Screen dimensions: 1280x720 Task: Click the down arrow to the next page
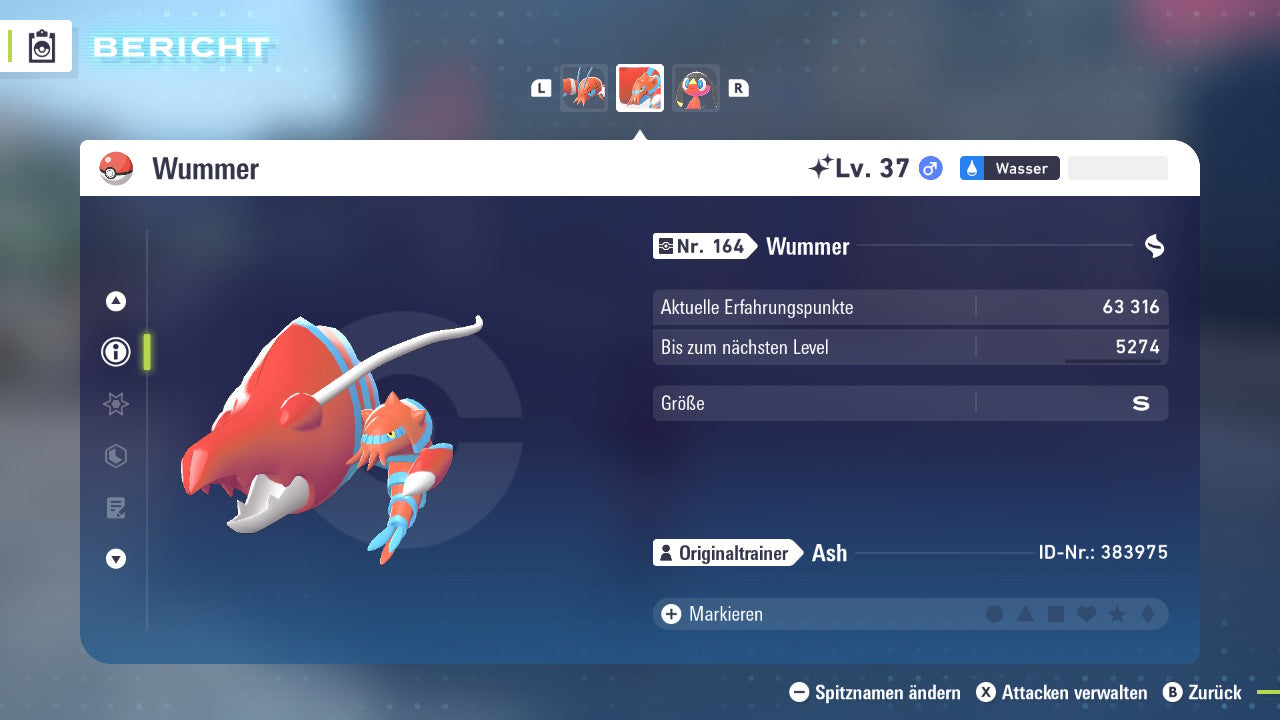coord(115,560)
